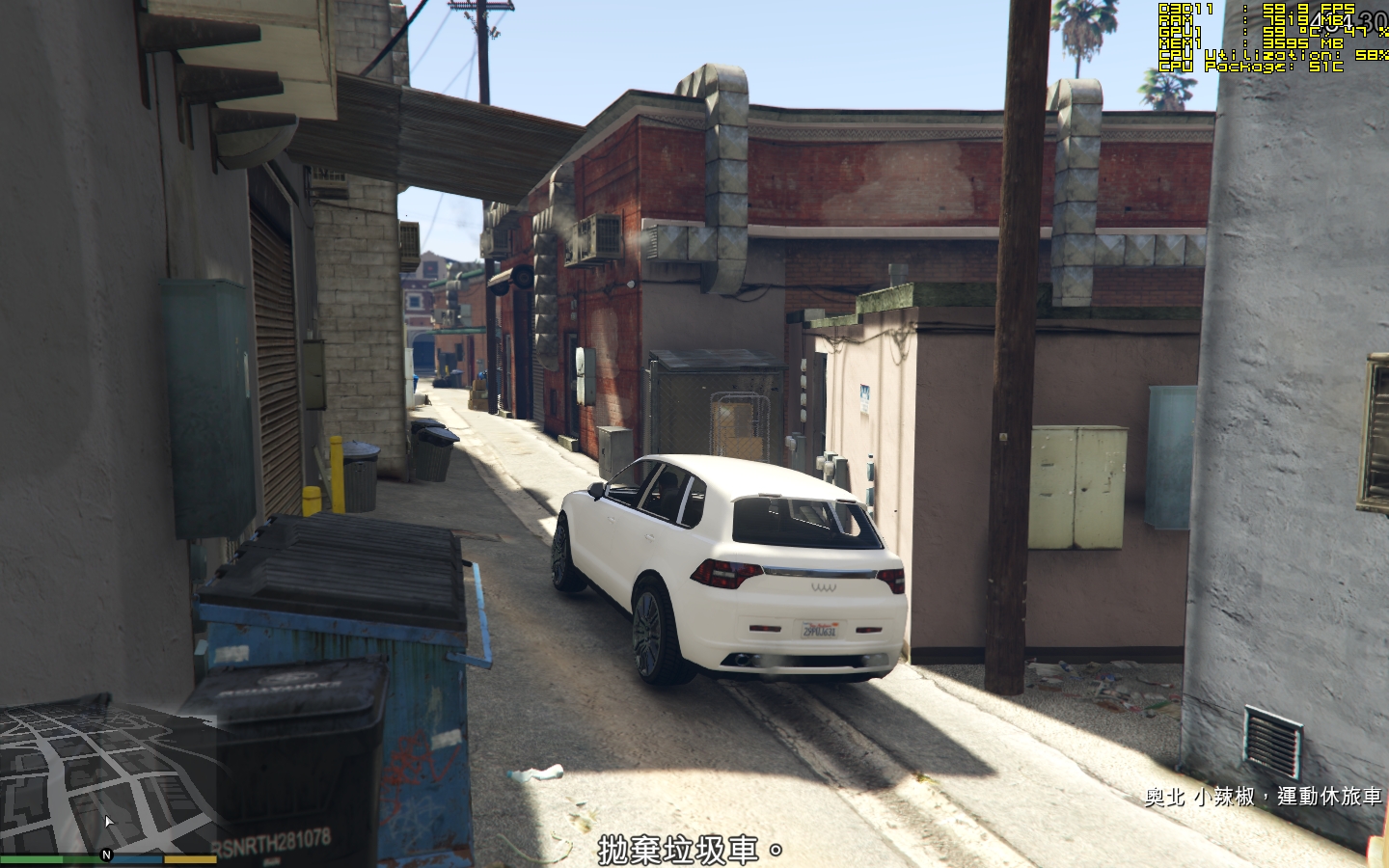
Task: Click the N compass marker on the minimap
Action: point(106,854)
